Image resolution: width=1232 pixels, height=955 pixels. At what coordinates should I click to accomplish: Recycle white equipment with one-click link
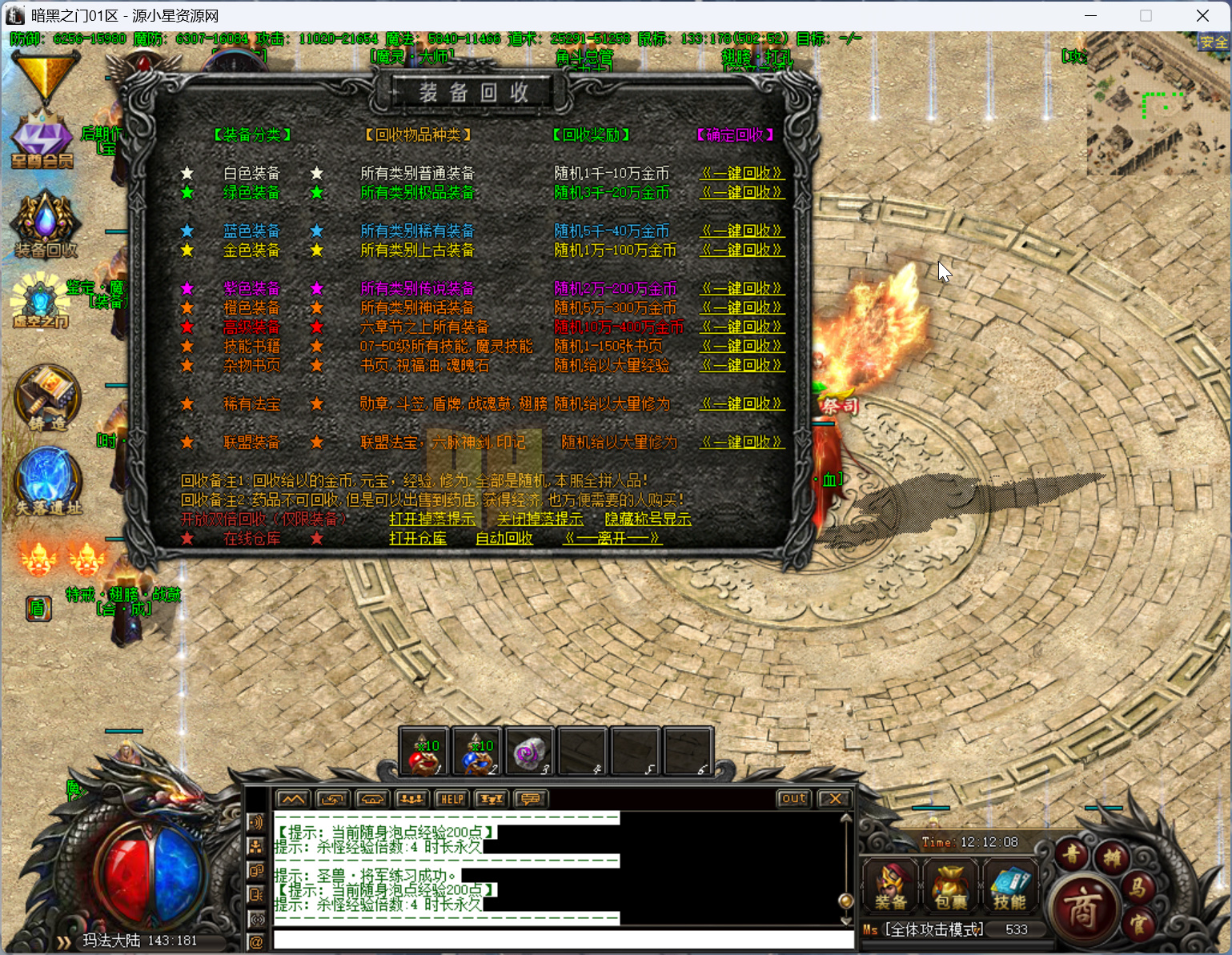tap(741, 173)
